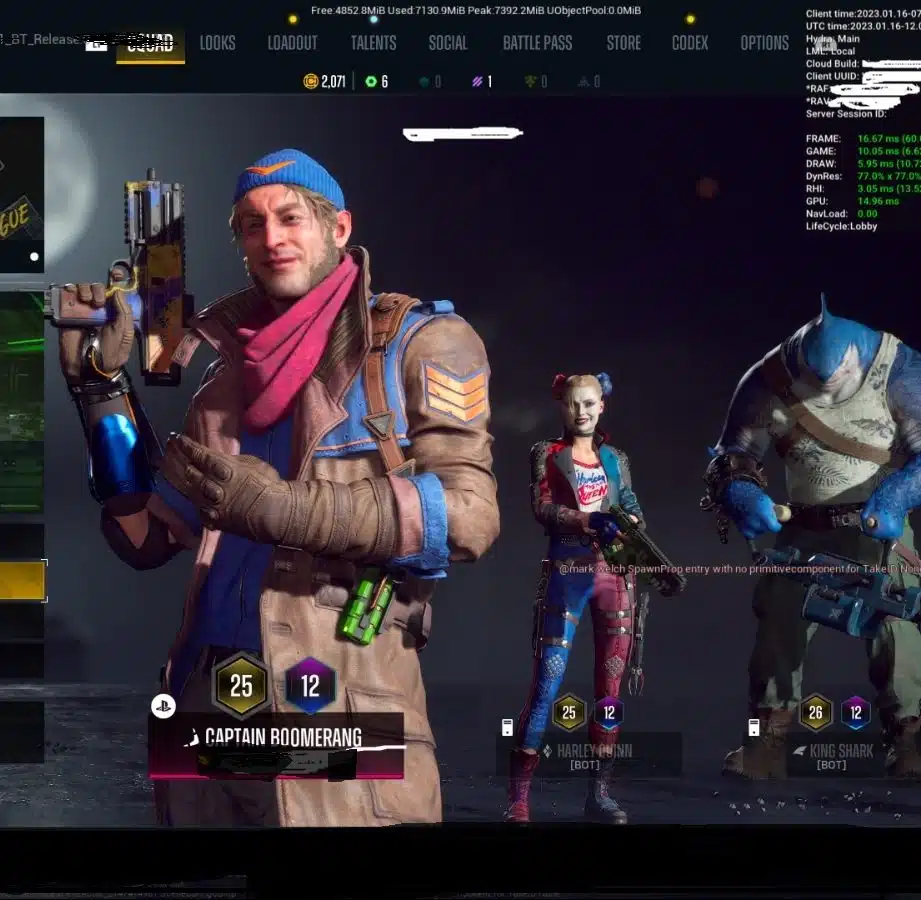
Task: Open the Options tab
Action: click(764, 43)
